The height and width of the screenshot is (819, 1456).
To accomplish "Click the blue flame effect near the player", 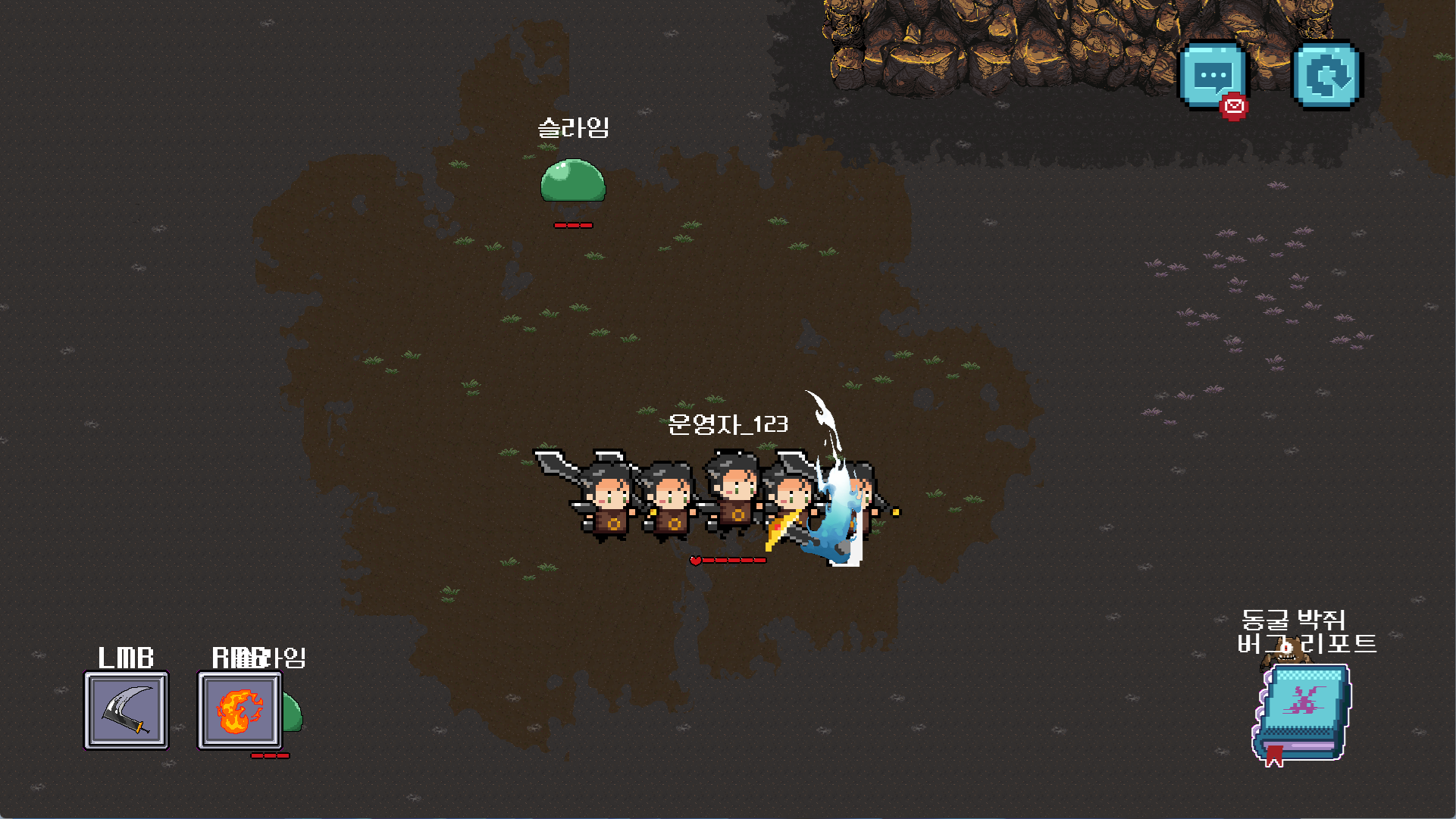I will click(x=832, y=508).
